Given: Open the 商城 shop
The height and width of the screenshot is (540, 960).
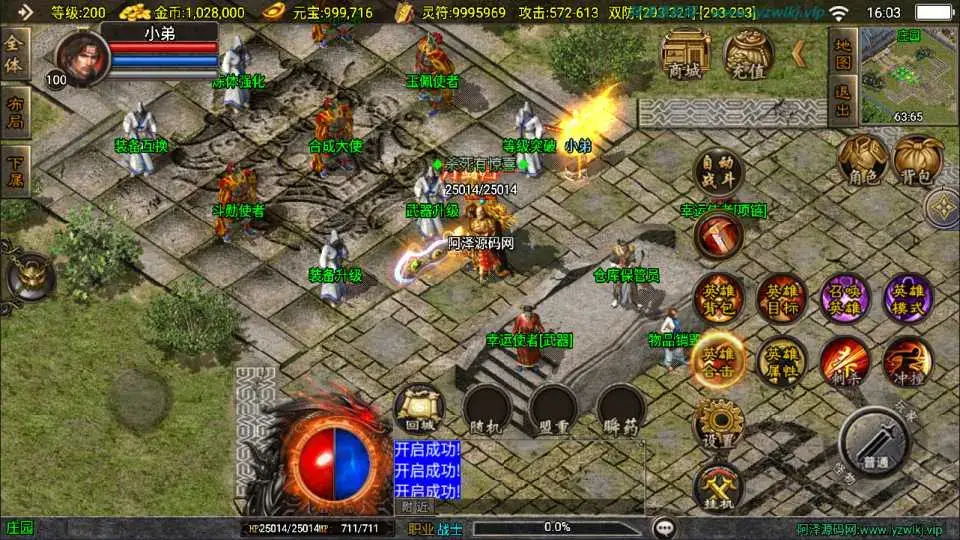Looking at the screenshot, I should coord(685,55).
